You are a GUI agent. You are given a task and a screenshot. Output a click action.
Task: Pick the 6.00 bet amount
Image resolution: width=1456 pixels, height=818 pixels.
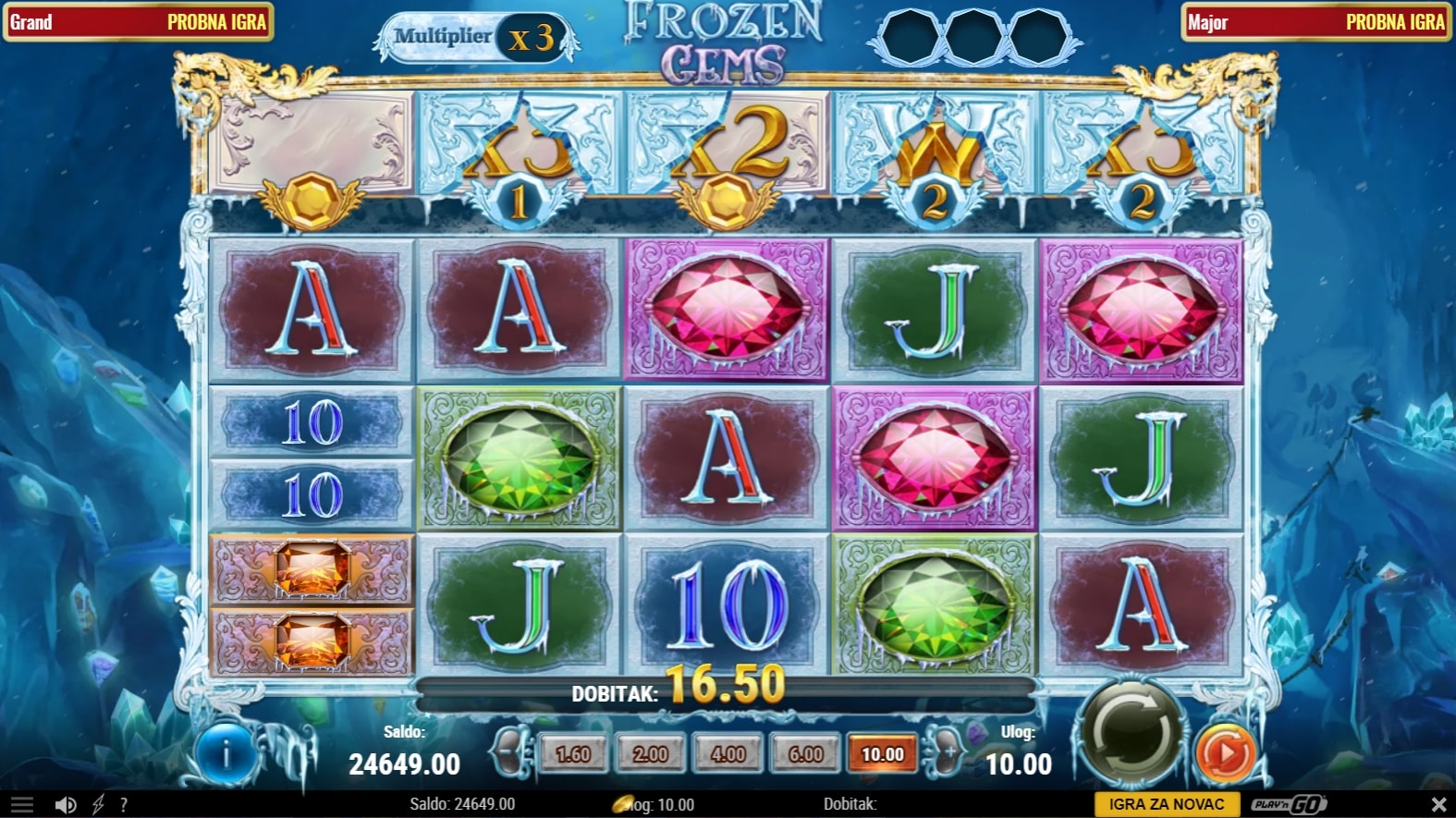[x=805, y=754]
